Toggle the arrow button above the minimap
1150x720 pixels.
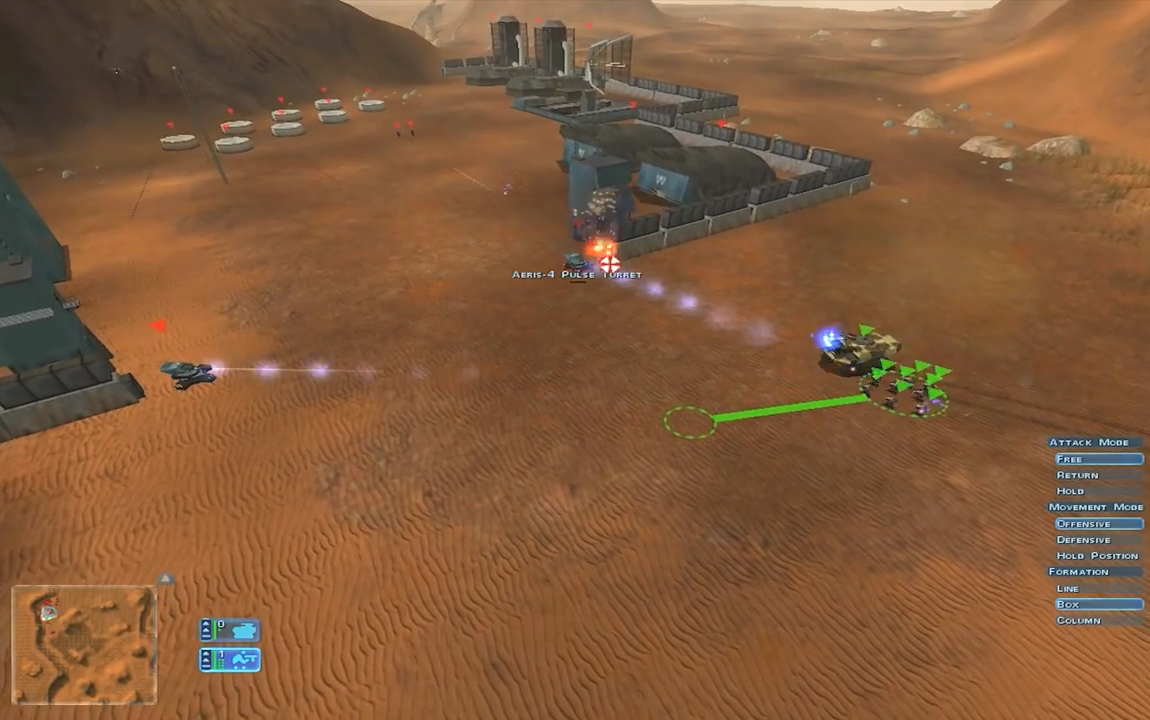pyautogui.click(x=167, y=578)
